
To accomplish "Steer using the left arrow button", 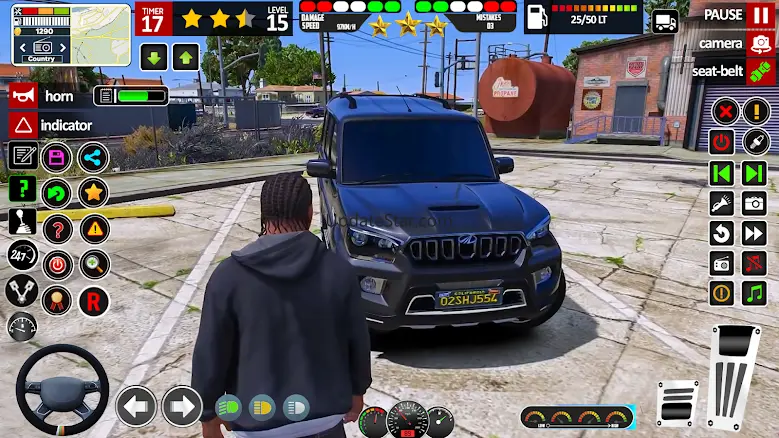I will point(136,406).
